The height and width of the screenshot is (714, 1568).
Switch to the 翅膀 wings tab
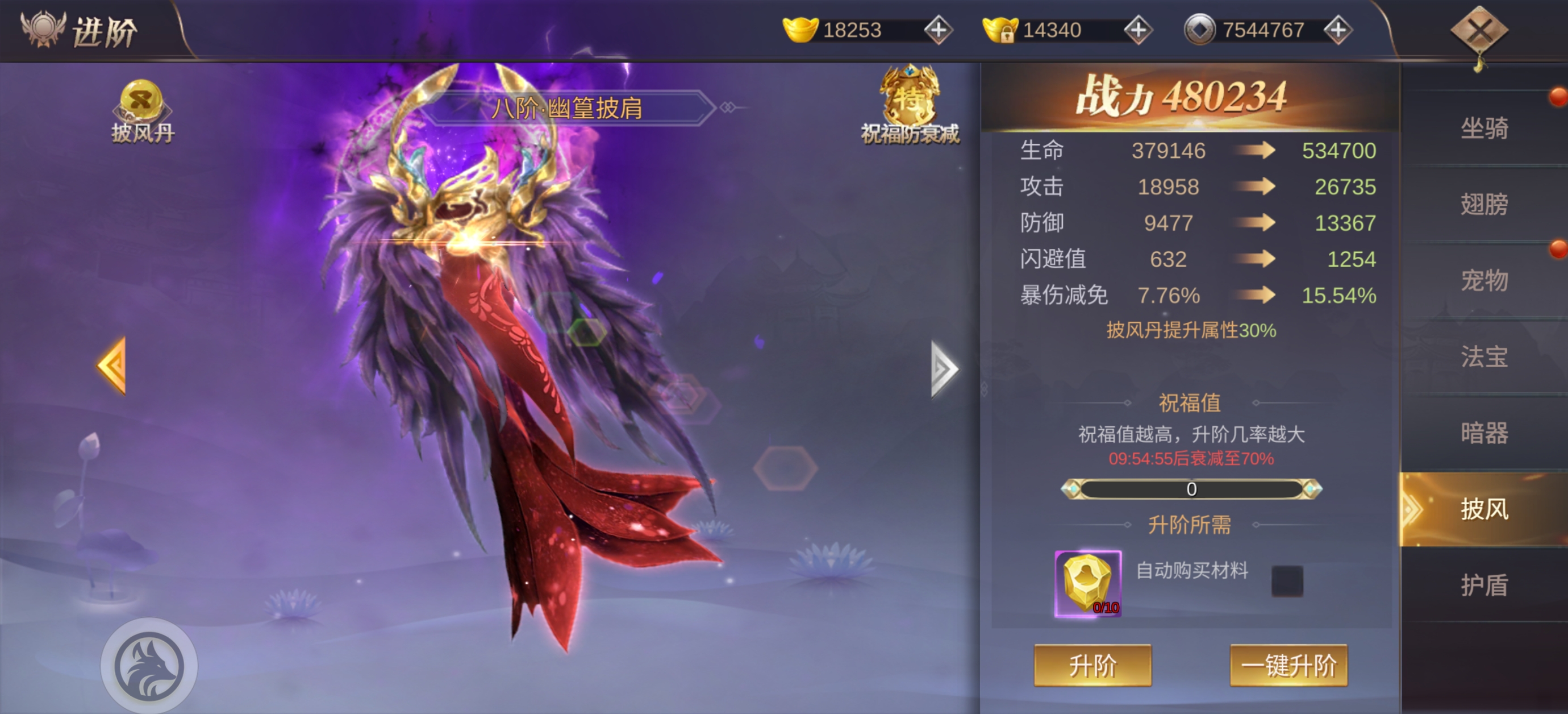click(x=1484, y=204)
